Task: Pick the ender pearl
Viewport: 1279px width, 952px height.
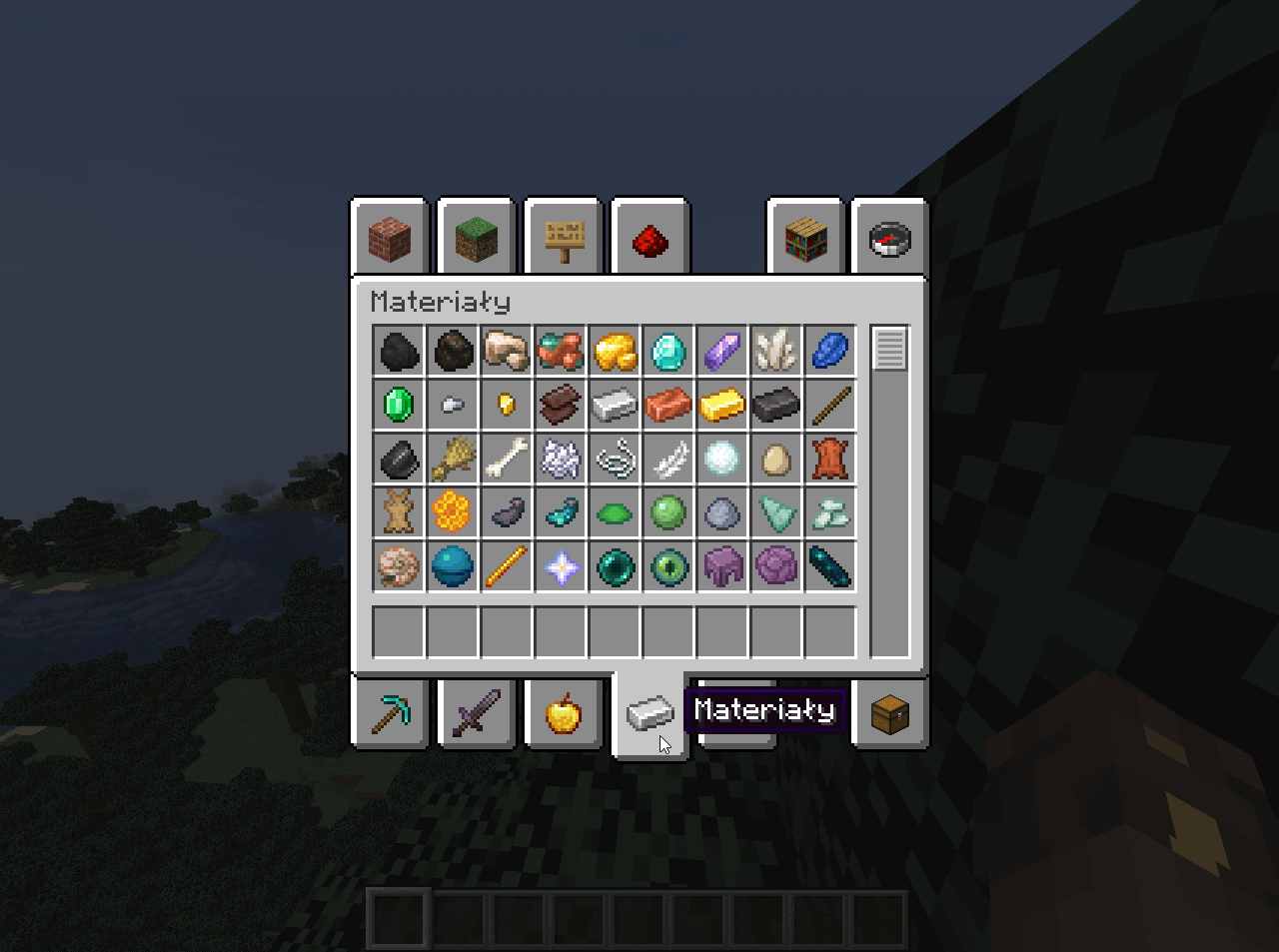Action: 614,566
